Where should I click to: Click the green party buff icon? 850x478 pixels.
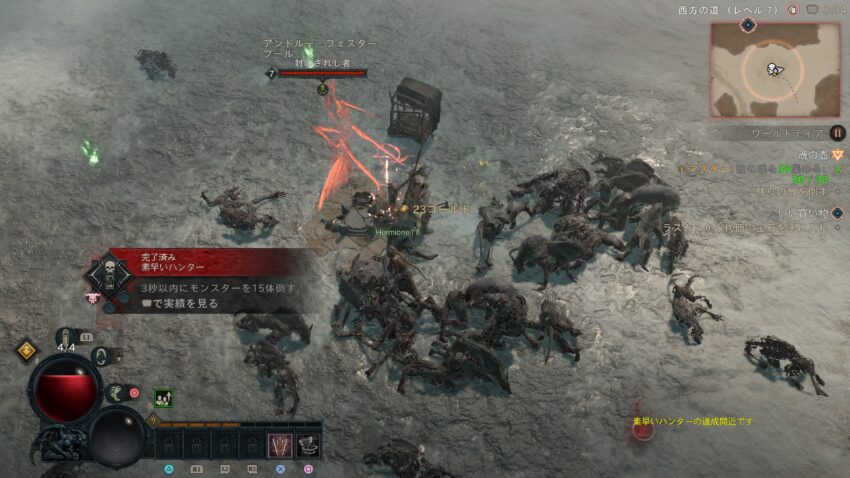[x=161, y=397]
